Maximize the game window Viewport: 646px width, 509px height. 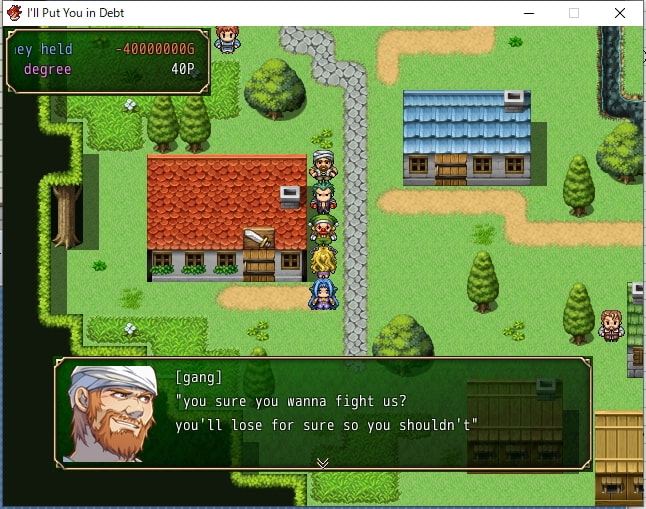point(574,13)
